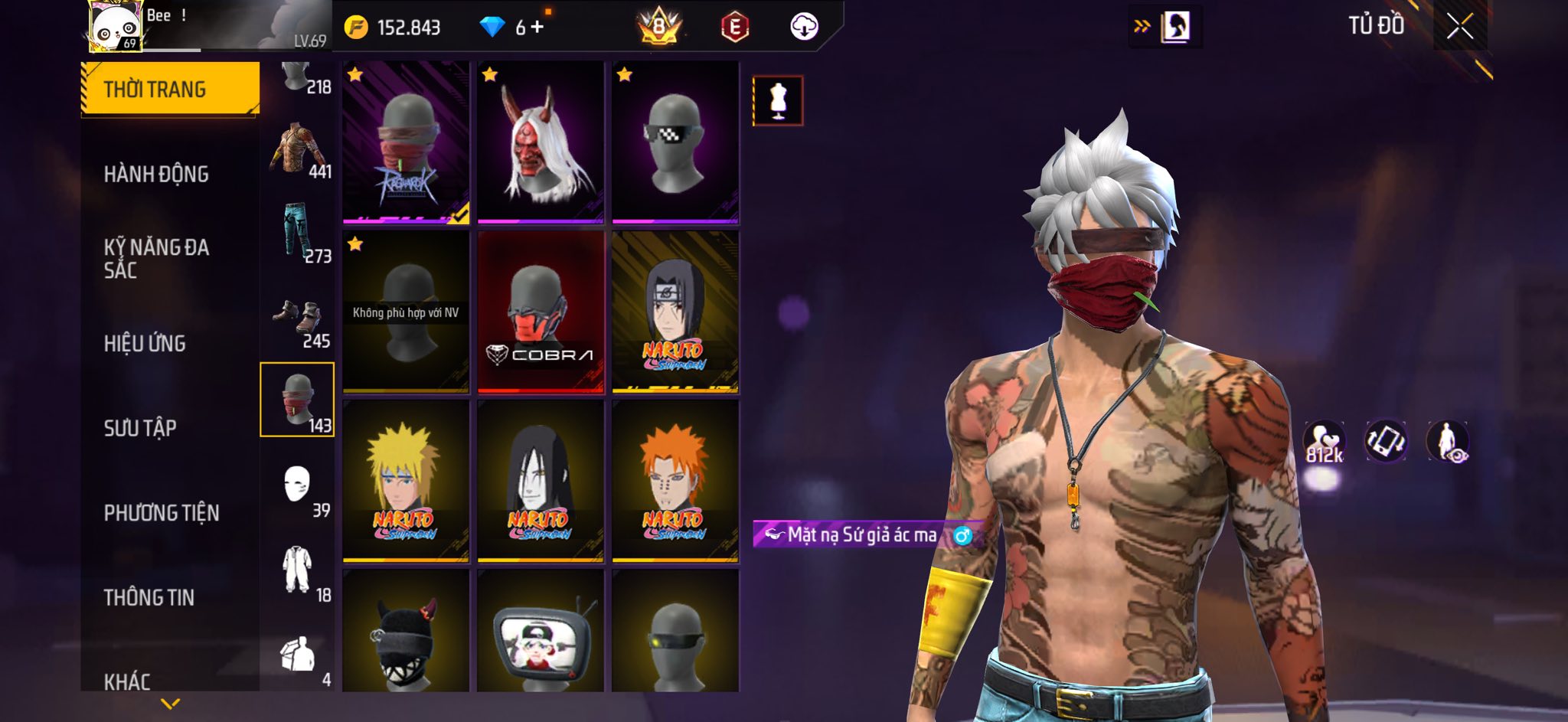Choose the red oni mask with white hair
The width and height of the screenshot is (1568, 722).
tap(541, 143)
